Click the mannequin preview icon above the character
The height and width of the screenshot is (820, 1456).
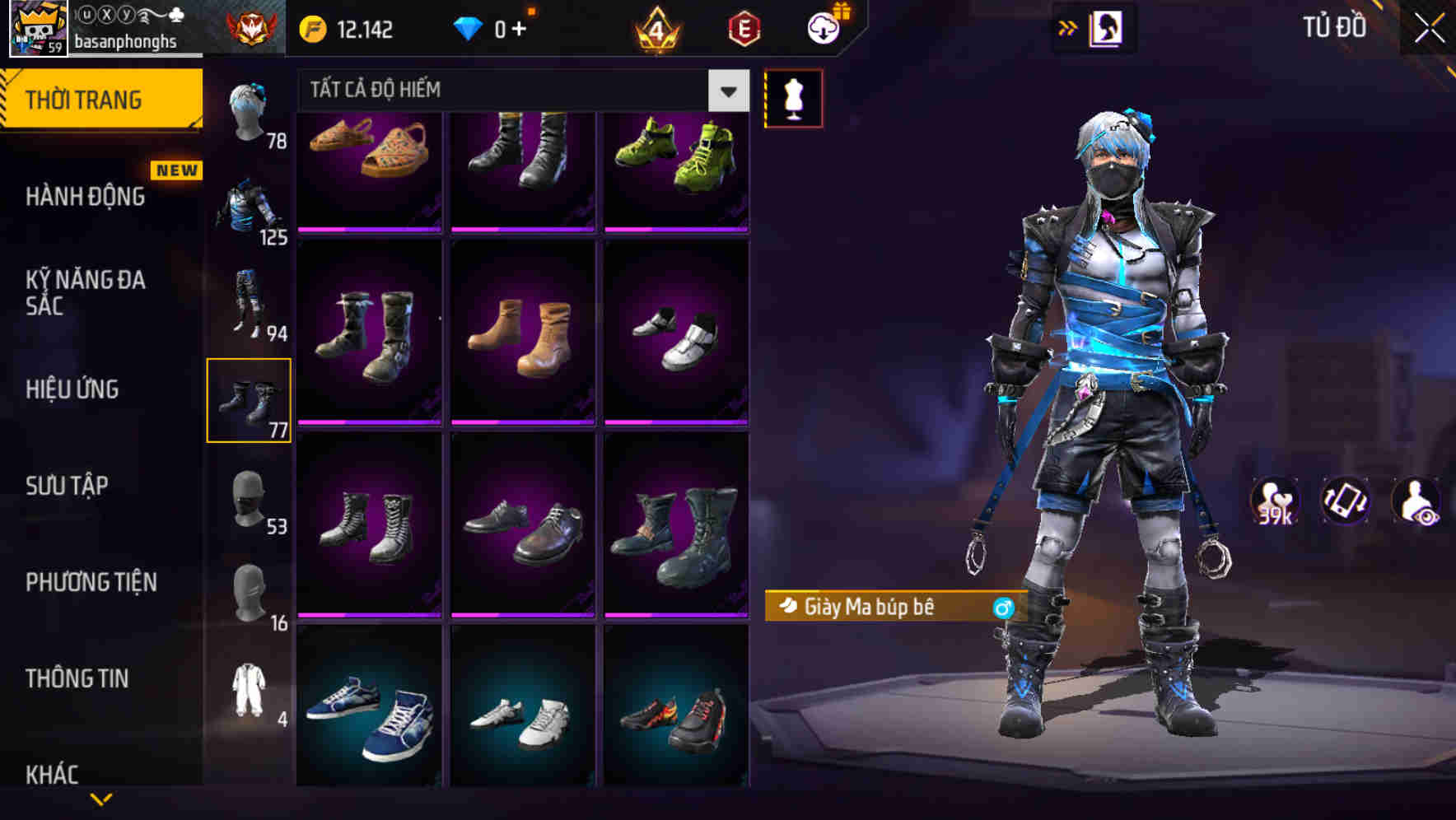(x=793, y=97)
